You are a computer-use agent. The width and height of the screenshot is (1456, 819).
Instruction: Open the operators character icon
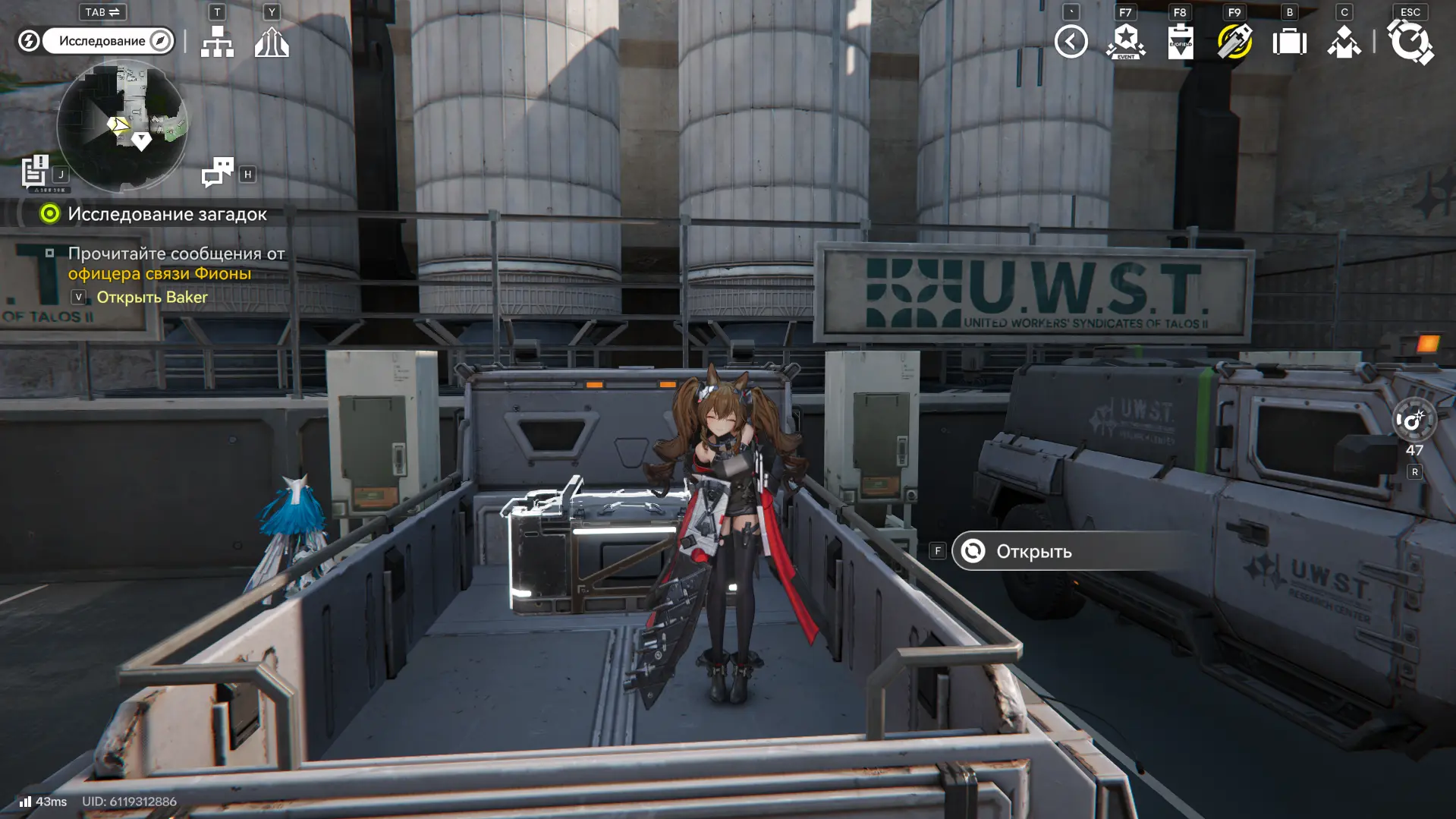coord(1344,42)
